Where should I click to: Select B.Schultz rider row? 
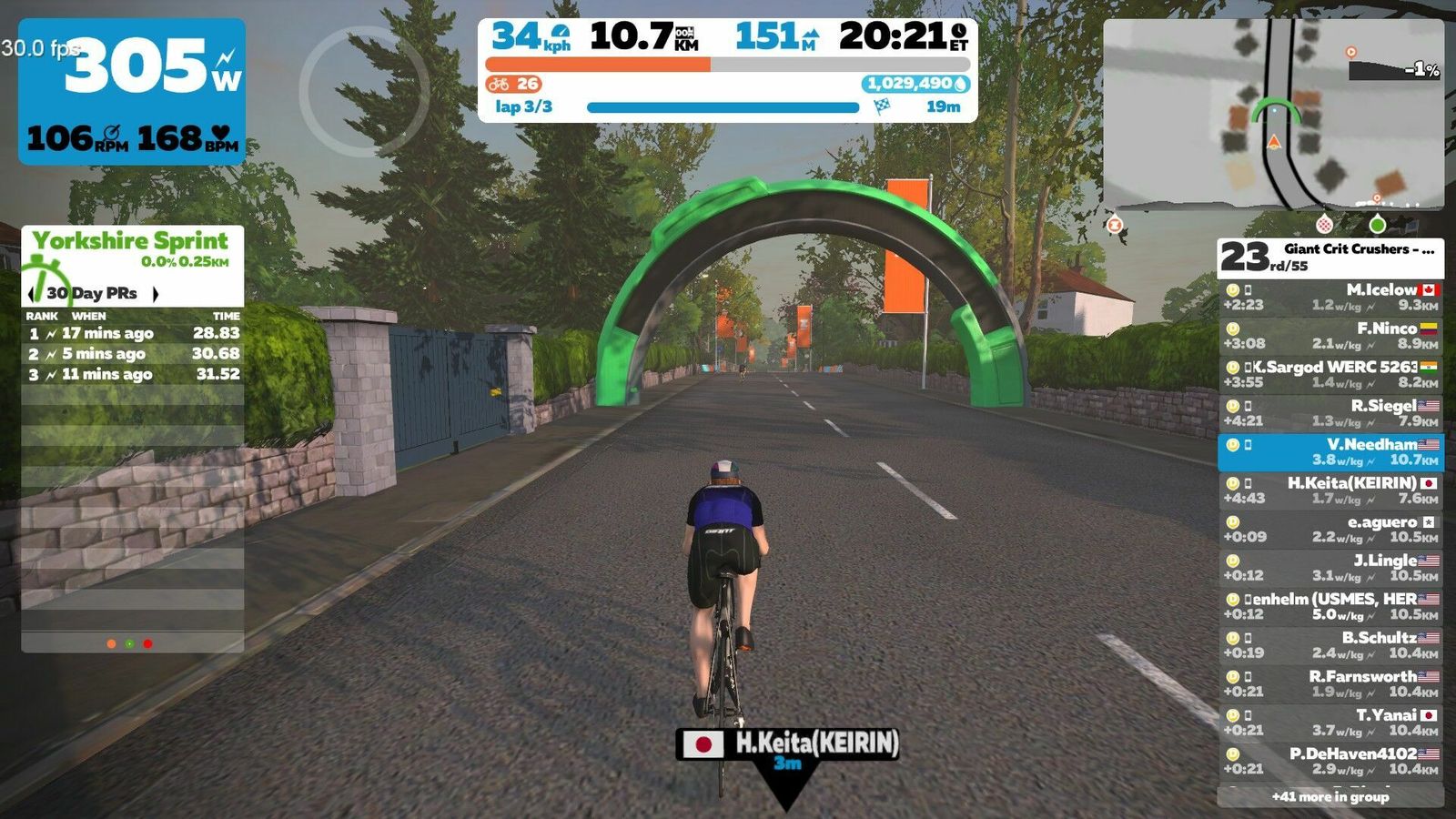click(1330, 645)
